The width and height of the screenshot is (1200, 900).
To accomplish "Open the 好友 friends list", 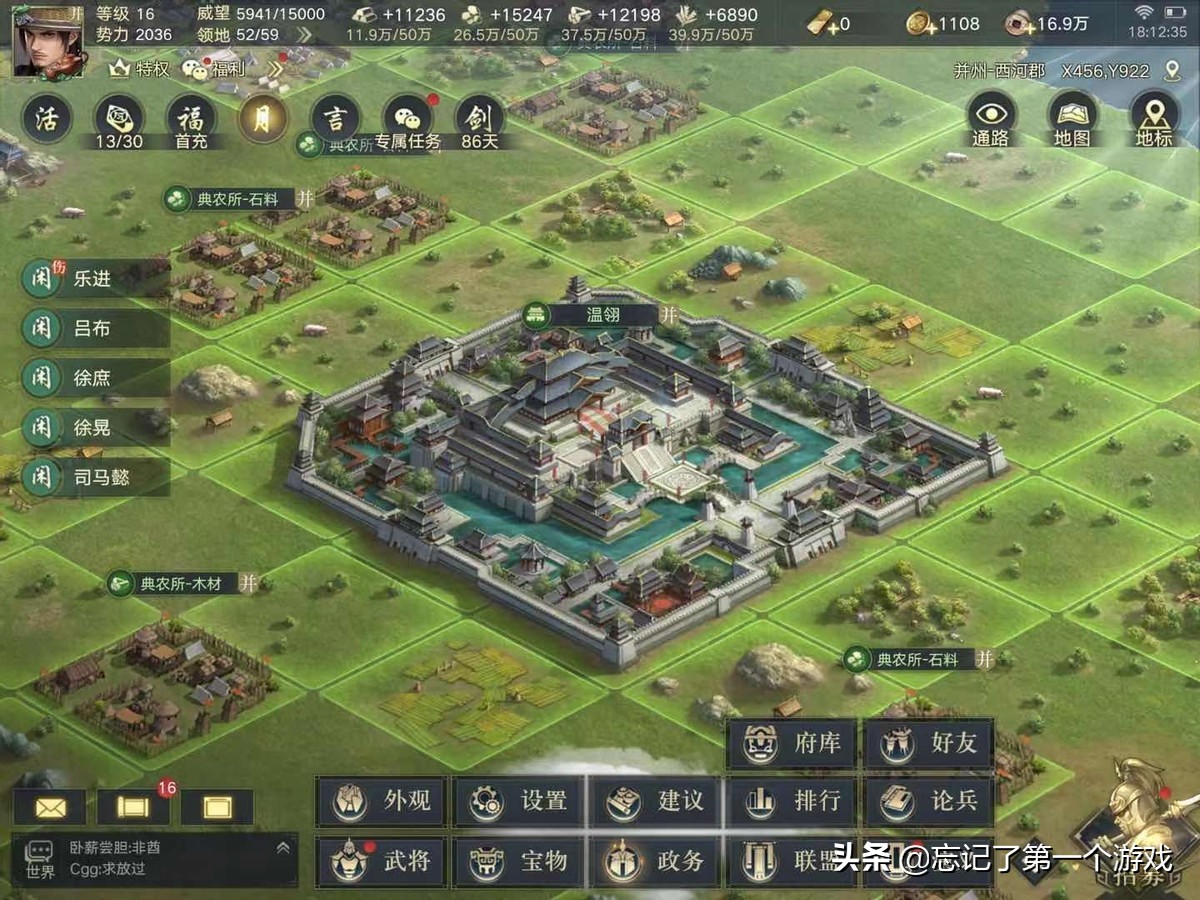I will [928, 744].
